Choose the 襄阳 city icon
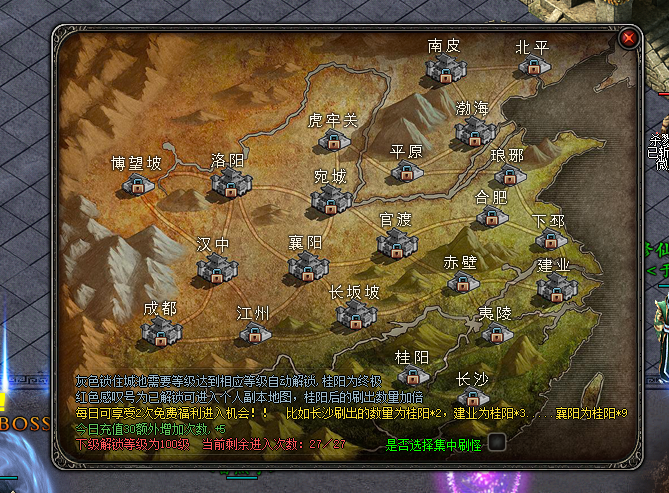This screenshot has height=493, width=669. (306, 266)
